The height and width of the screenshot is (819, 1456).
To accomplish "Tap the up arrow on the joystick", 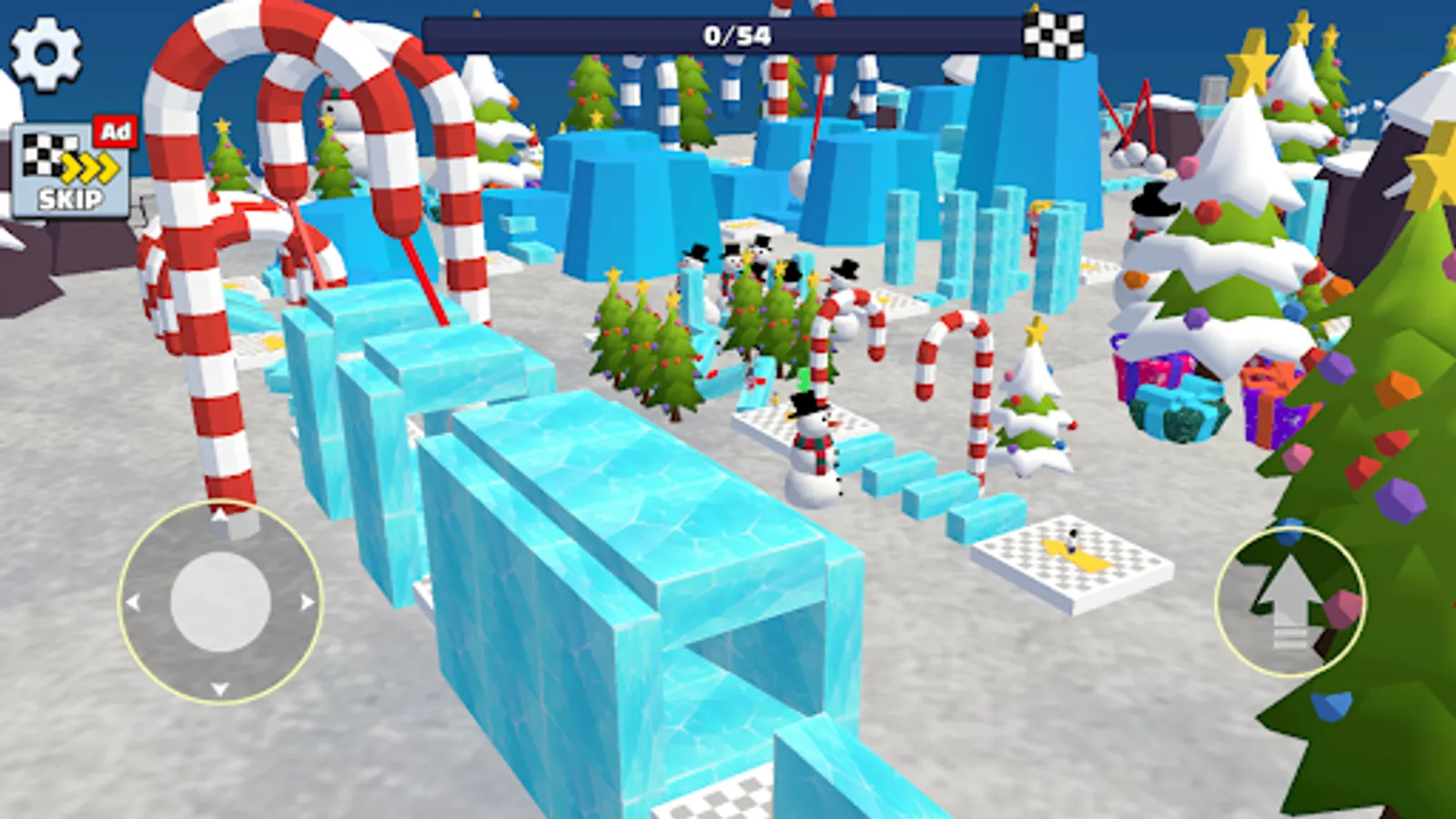I will pos(218,514).
